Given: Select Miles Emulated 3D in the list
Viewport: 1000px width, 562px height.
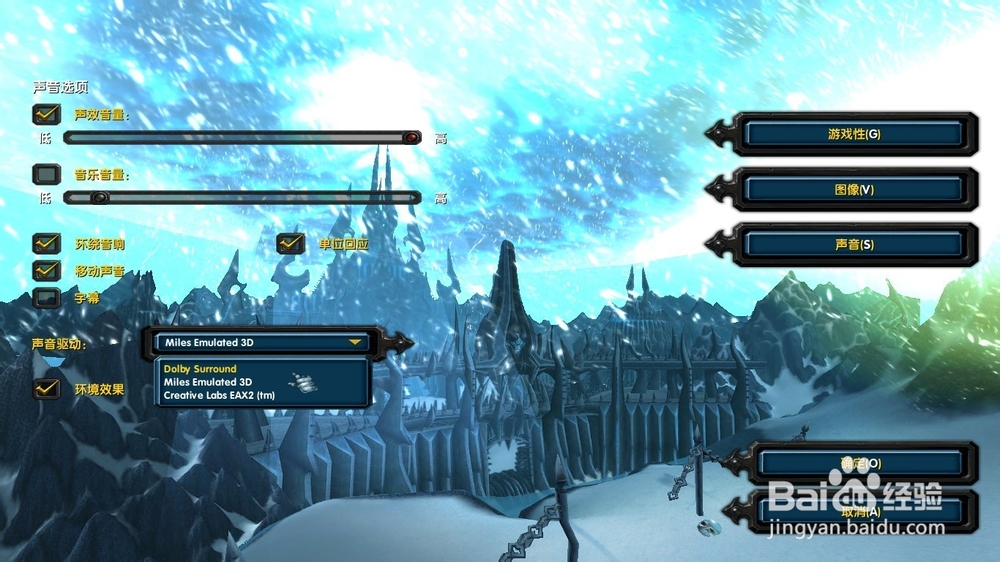Looking at the screenshot, I should click(x=207, y=382).
